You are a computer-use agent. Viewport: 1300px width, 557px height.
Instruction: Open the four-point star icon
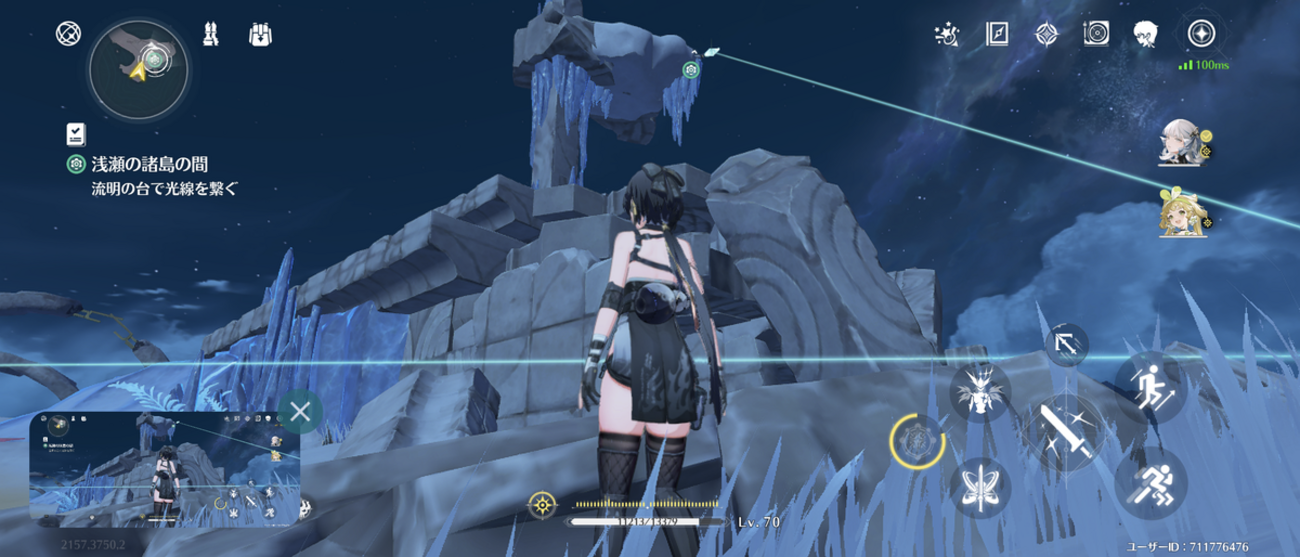pos(1046,35)
